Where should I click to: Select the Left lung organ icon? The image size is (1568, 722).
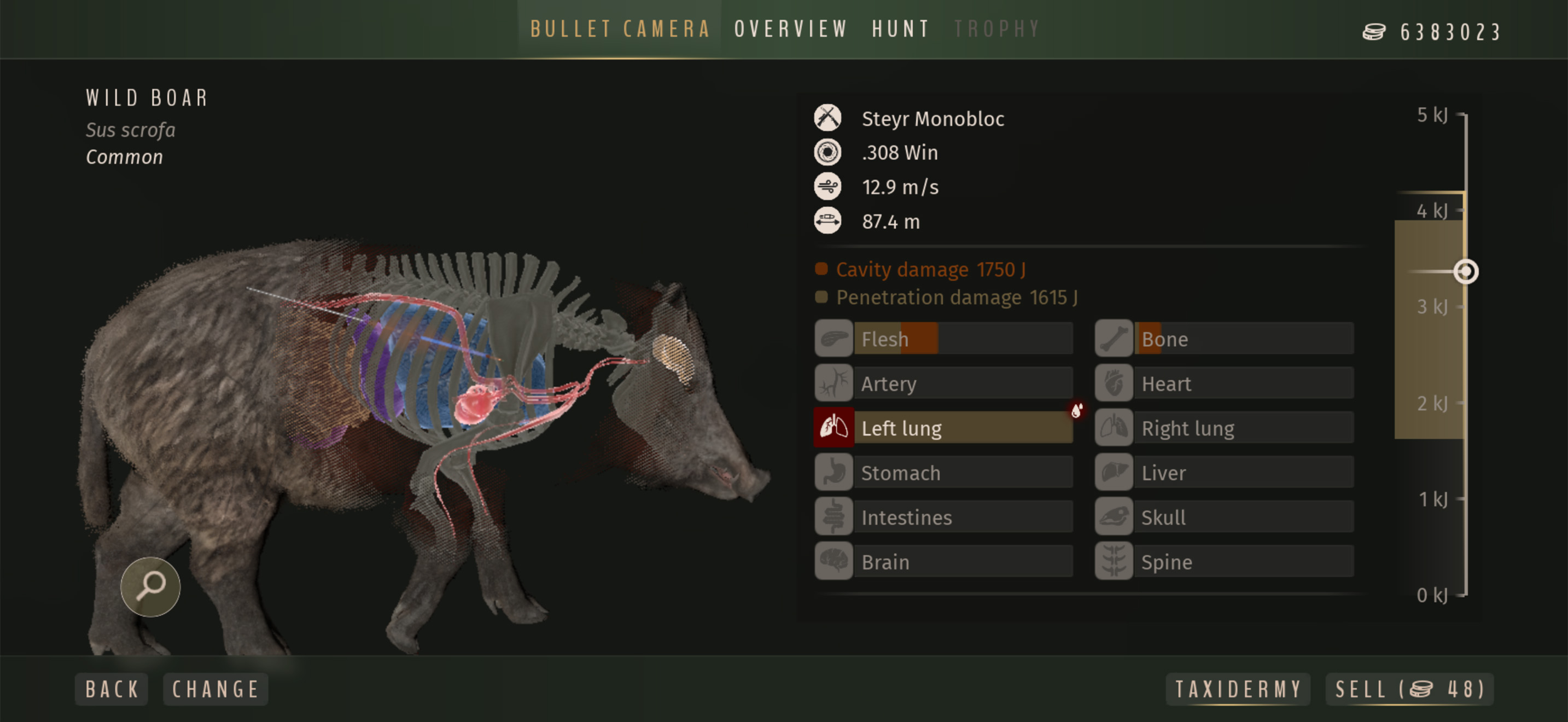coord(833,427)
